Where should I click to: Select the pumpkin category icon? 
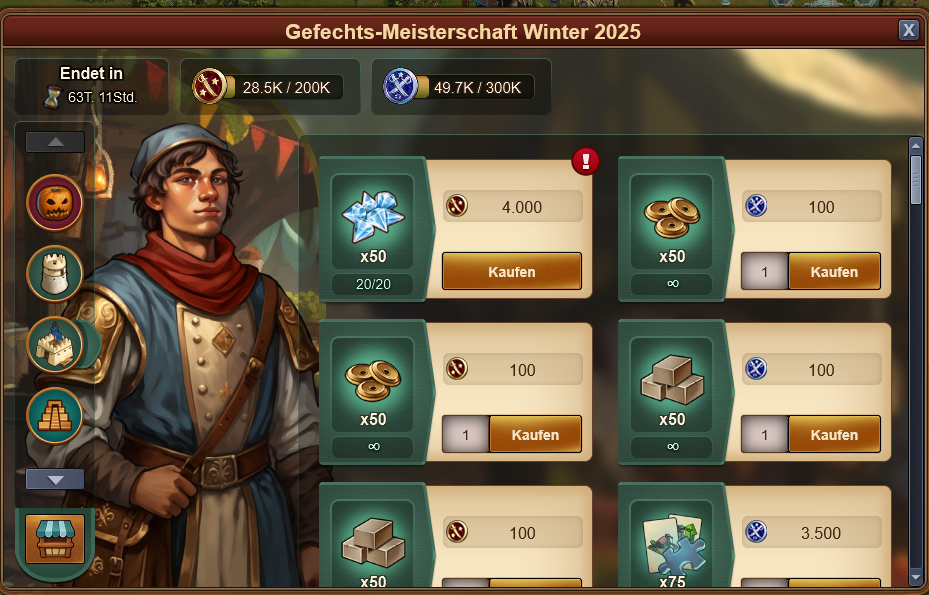point(54,203)
